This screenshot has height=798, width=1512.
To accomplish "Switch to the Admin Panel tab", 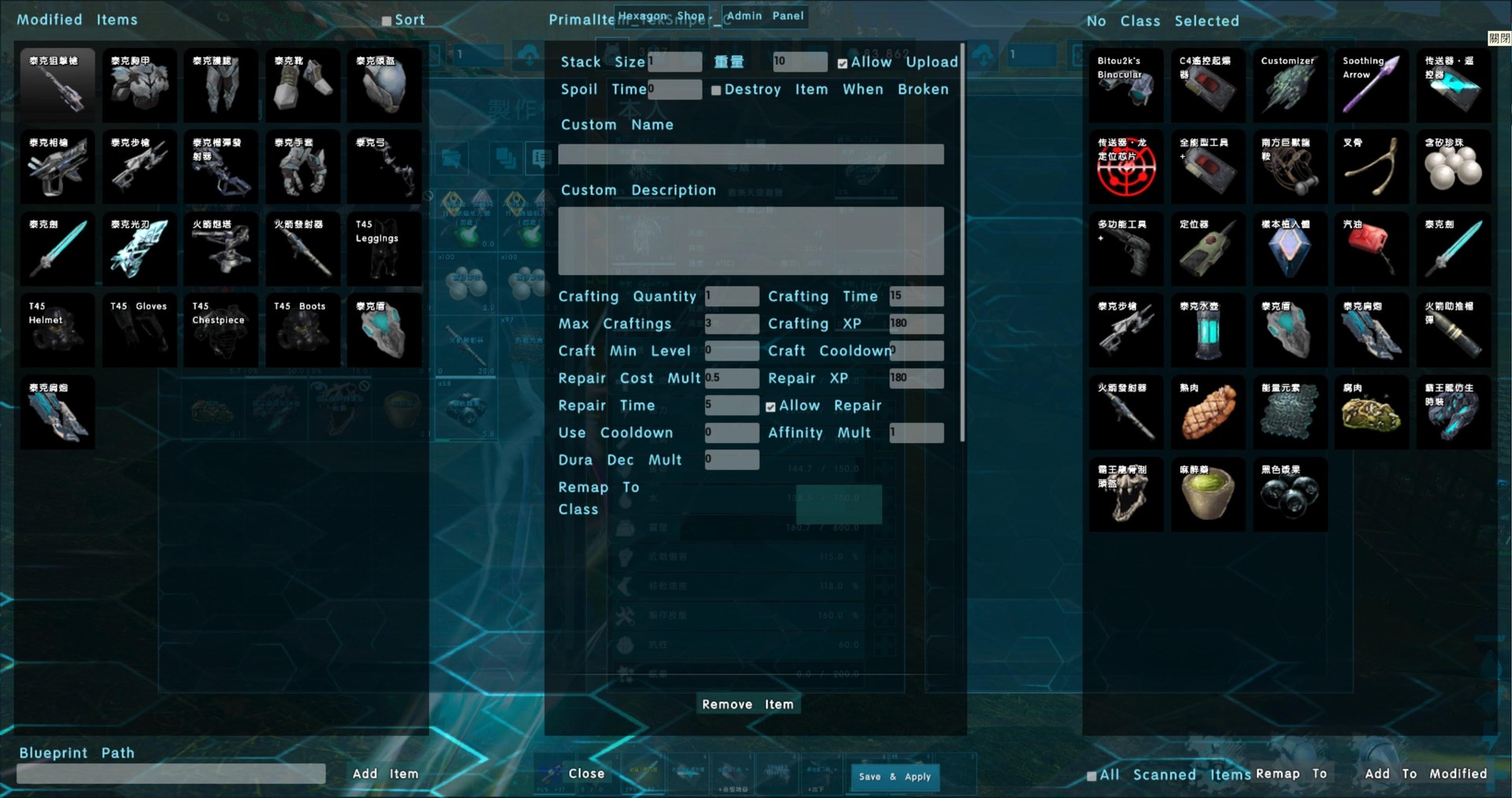I will point(763,16).
